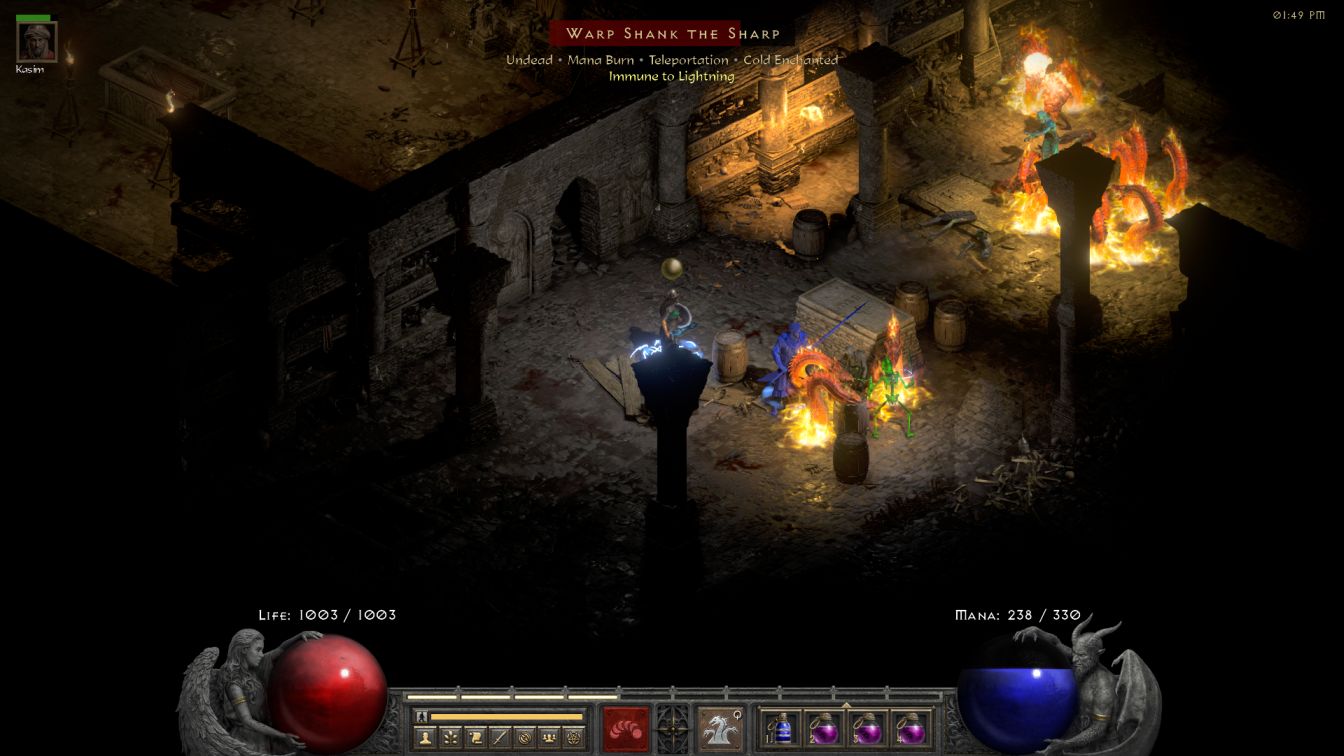This screenshot has height=756, width=1344.
Task: Use the purple rejuvenation potion in slot 2
Action: pos(825,728)
